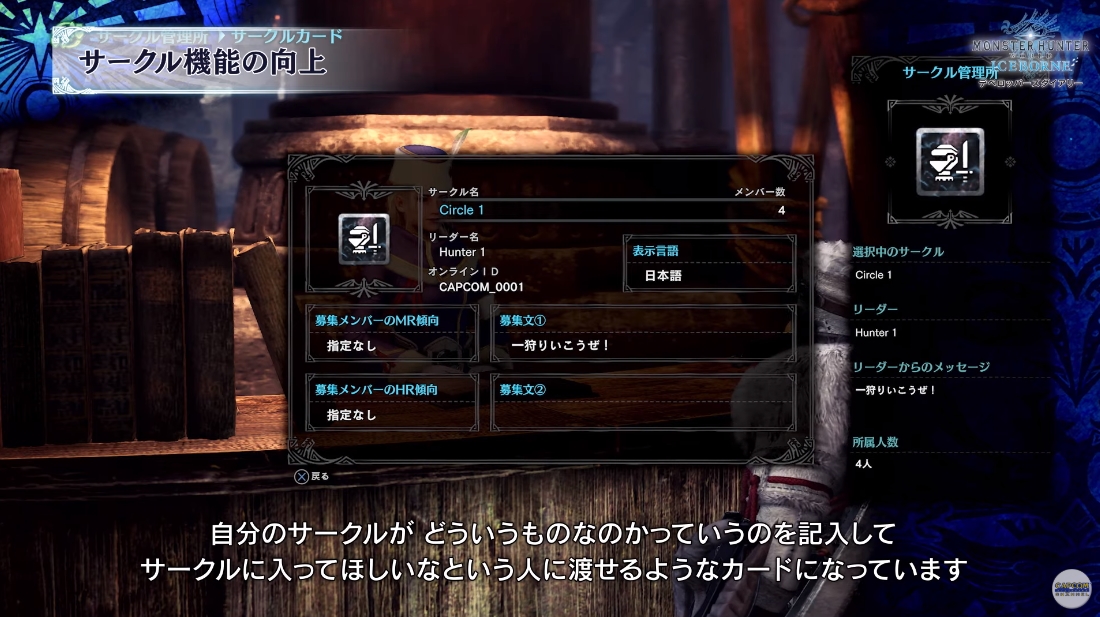Change the 募集メンバーのMR傾向 setting
1100x617 pixels.
(x=391, y=333)
